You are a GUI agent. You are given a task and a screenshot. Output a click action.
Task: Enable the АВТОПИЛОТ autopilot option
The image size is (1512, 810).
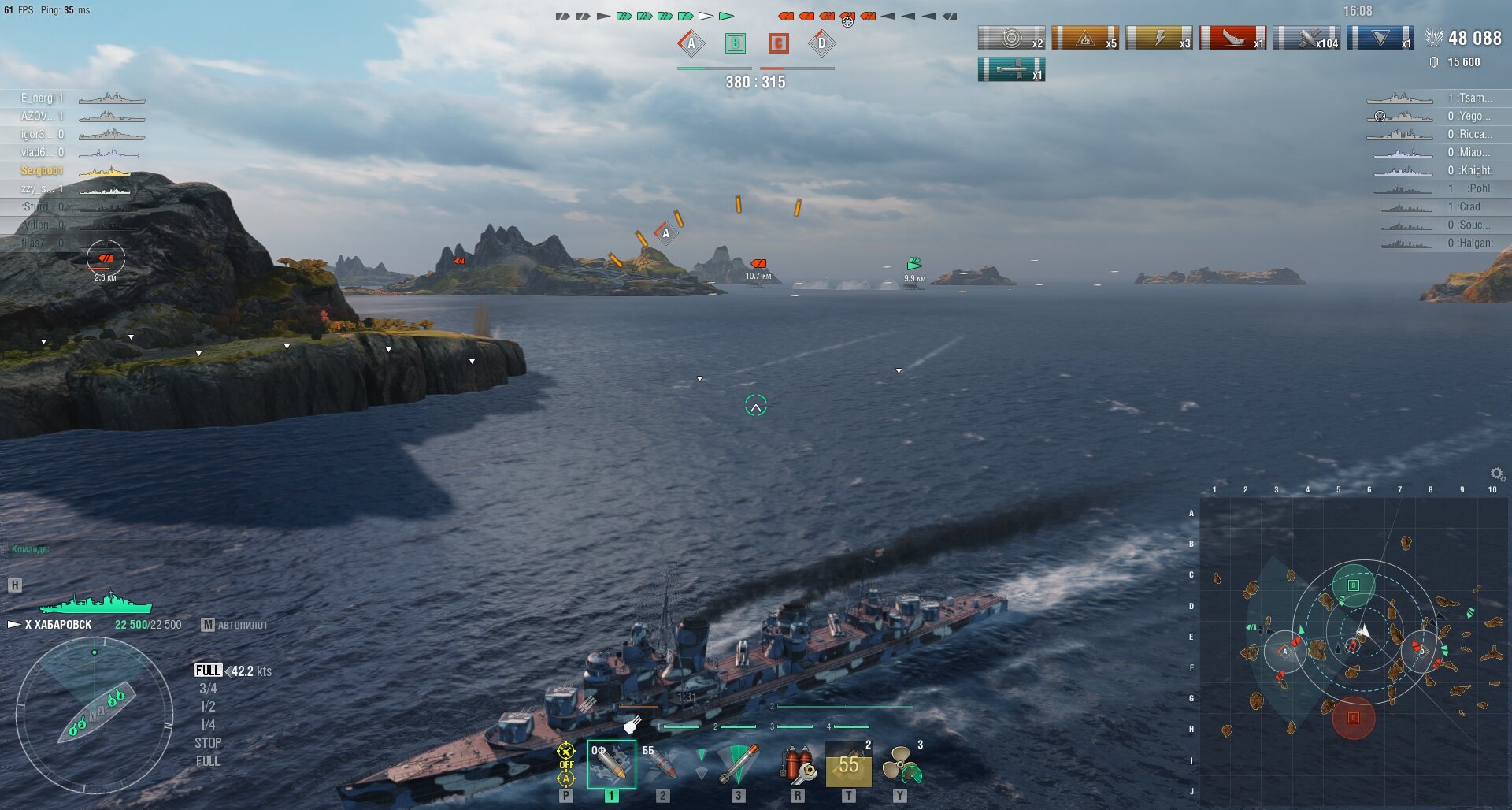click(x=235, y=625)
